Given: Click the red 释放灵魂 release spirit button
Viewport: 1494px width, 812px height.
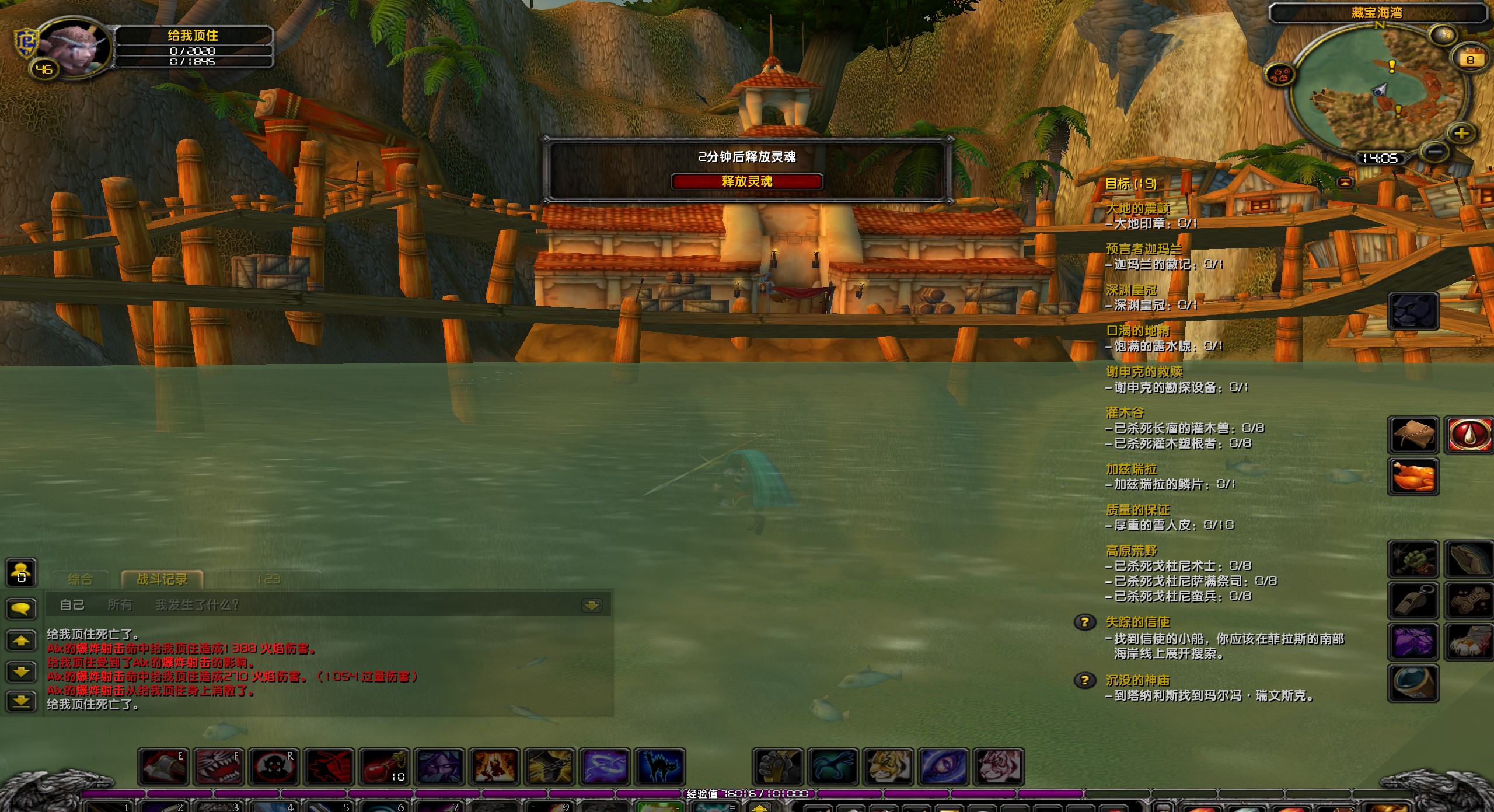Looking at the screenshot, I should coord(746,181).
